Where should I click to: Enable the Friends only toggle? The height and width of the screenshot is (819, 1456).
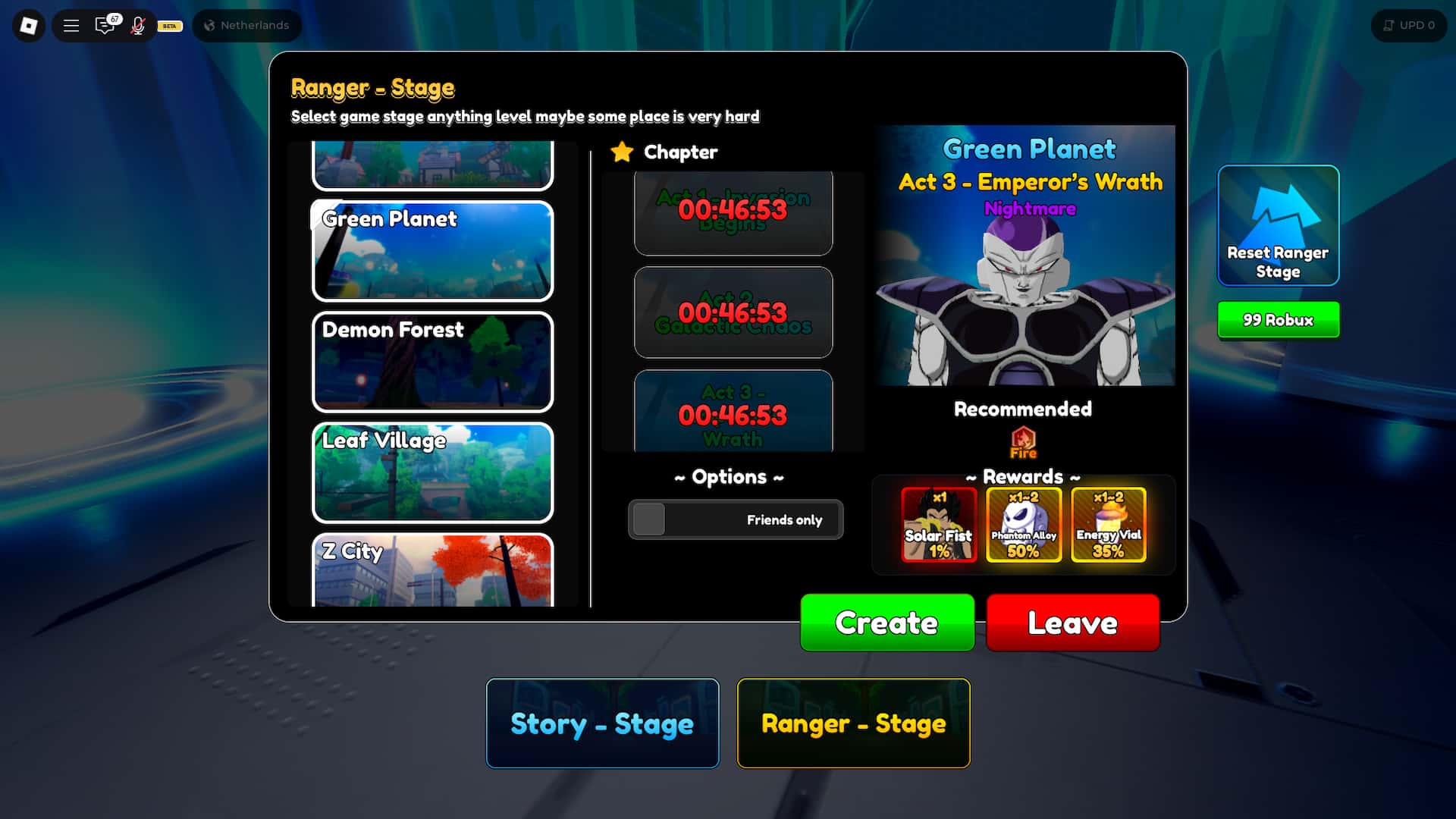pyautogui.click(x=650, y=520)
